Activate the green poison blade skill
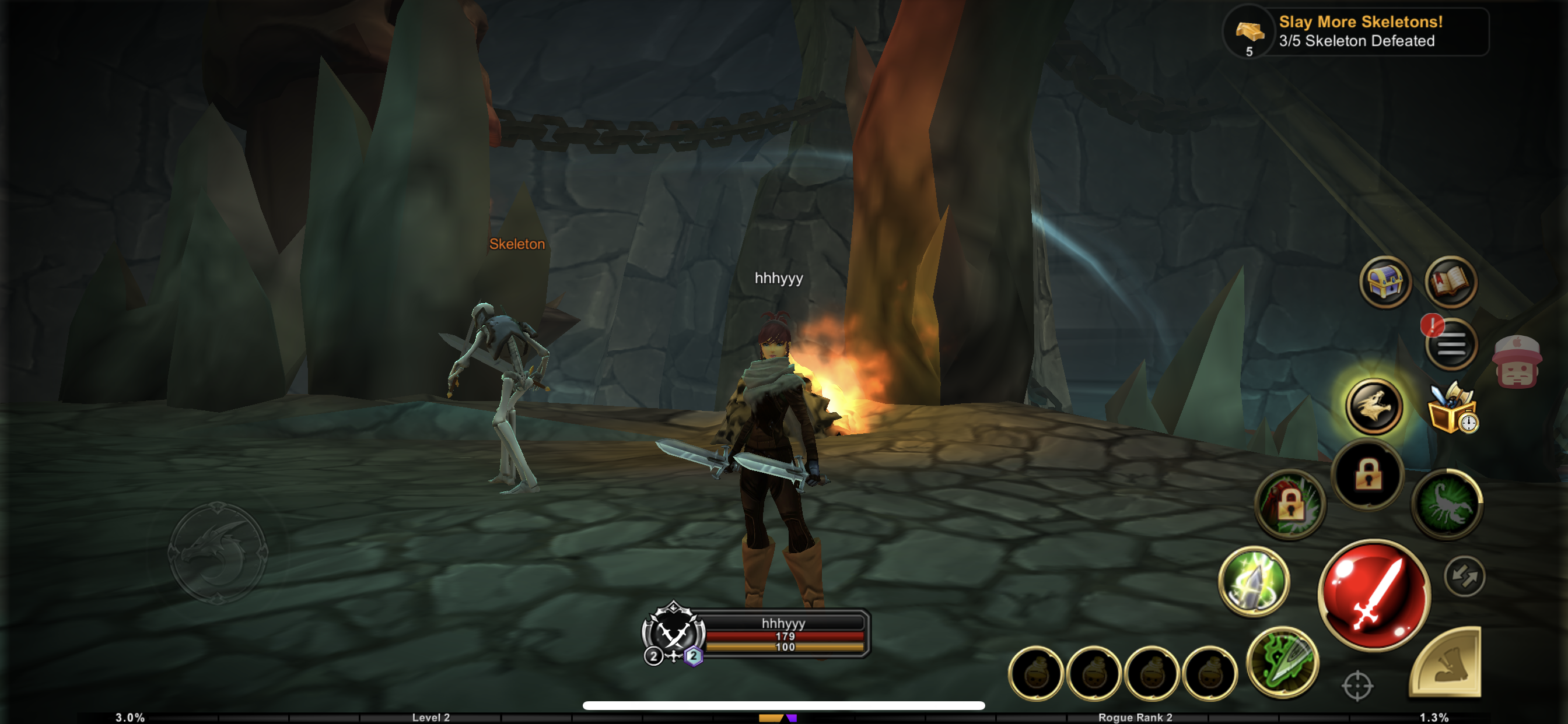The height and width of the screenshot is (724, 1568). pyautogui.click(x=1283, y=662)
